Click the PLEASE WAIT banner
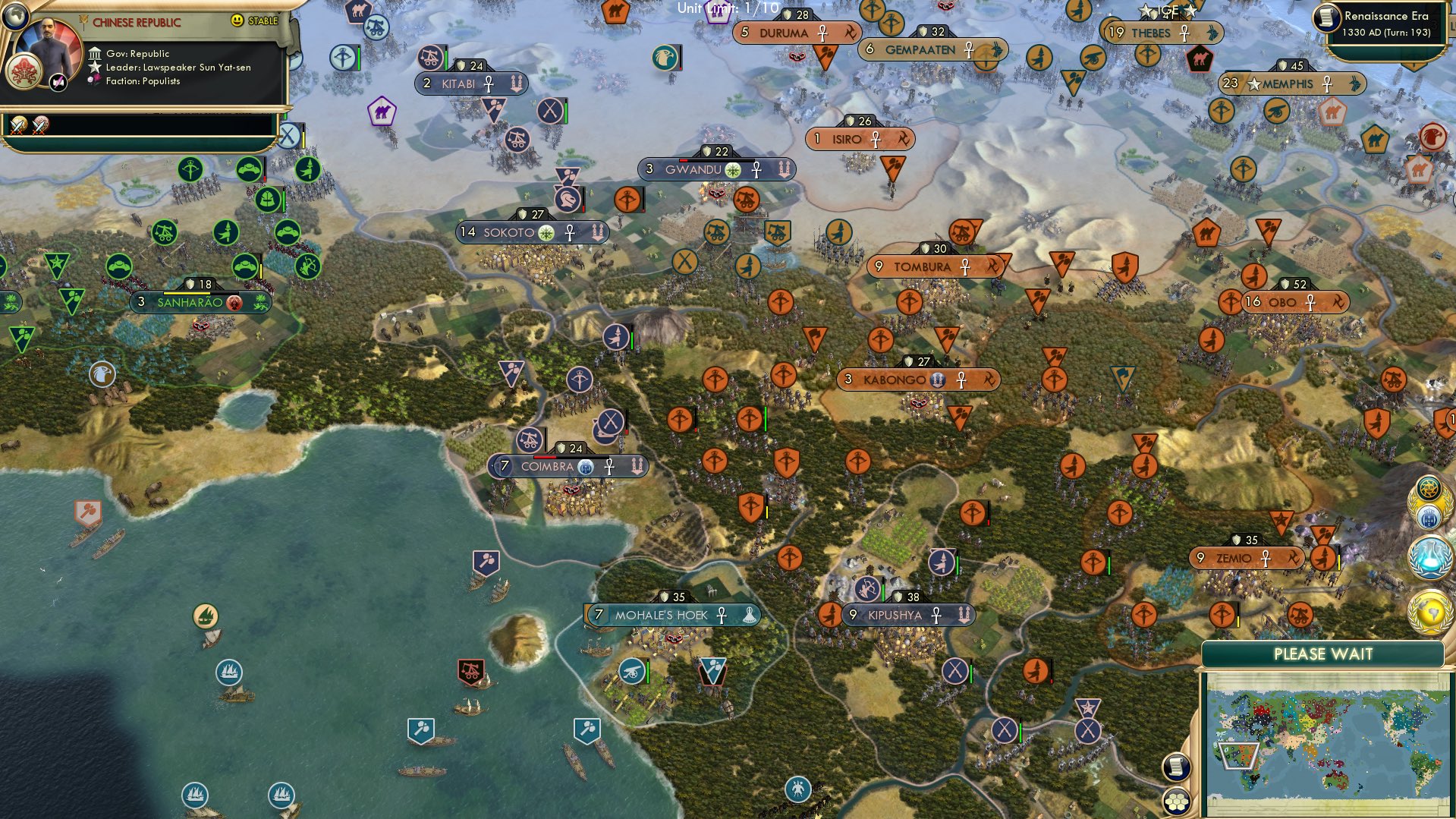Viewport: 1456px width, 819px height. [1324, 654]
